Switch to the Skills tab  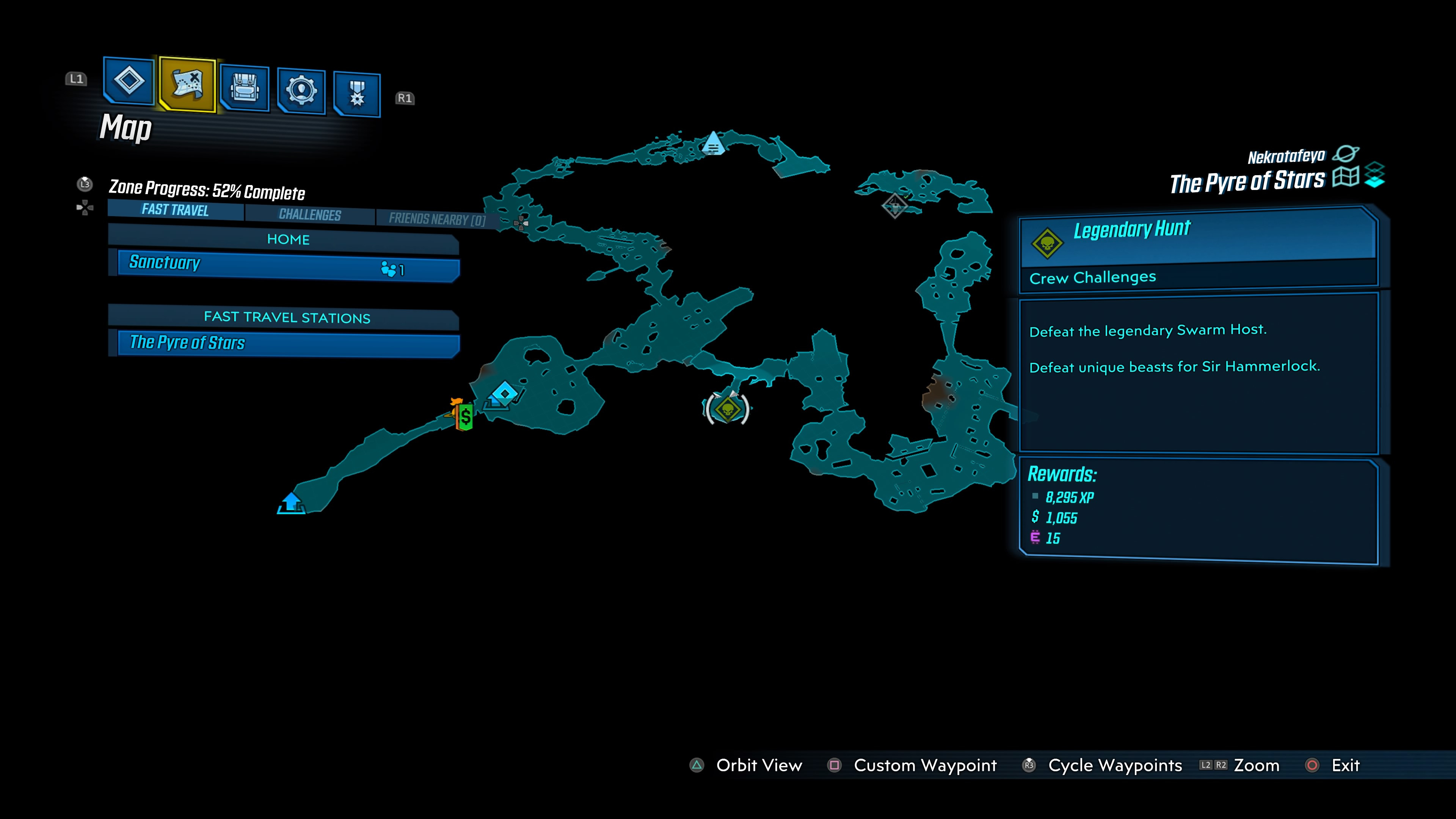tap(301, 91)
